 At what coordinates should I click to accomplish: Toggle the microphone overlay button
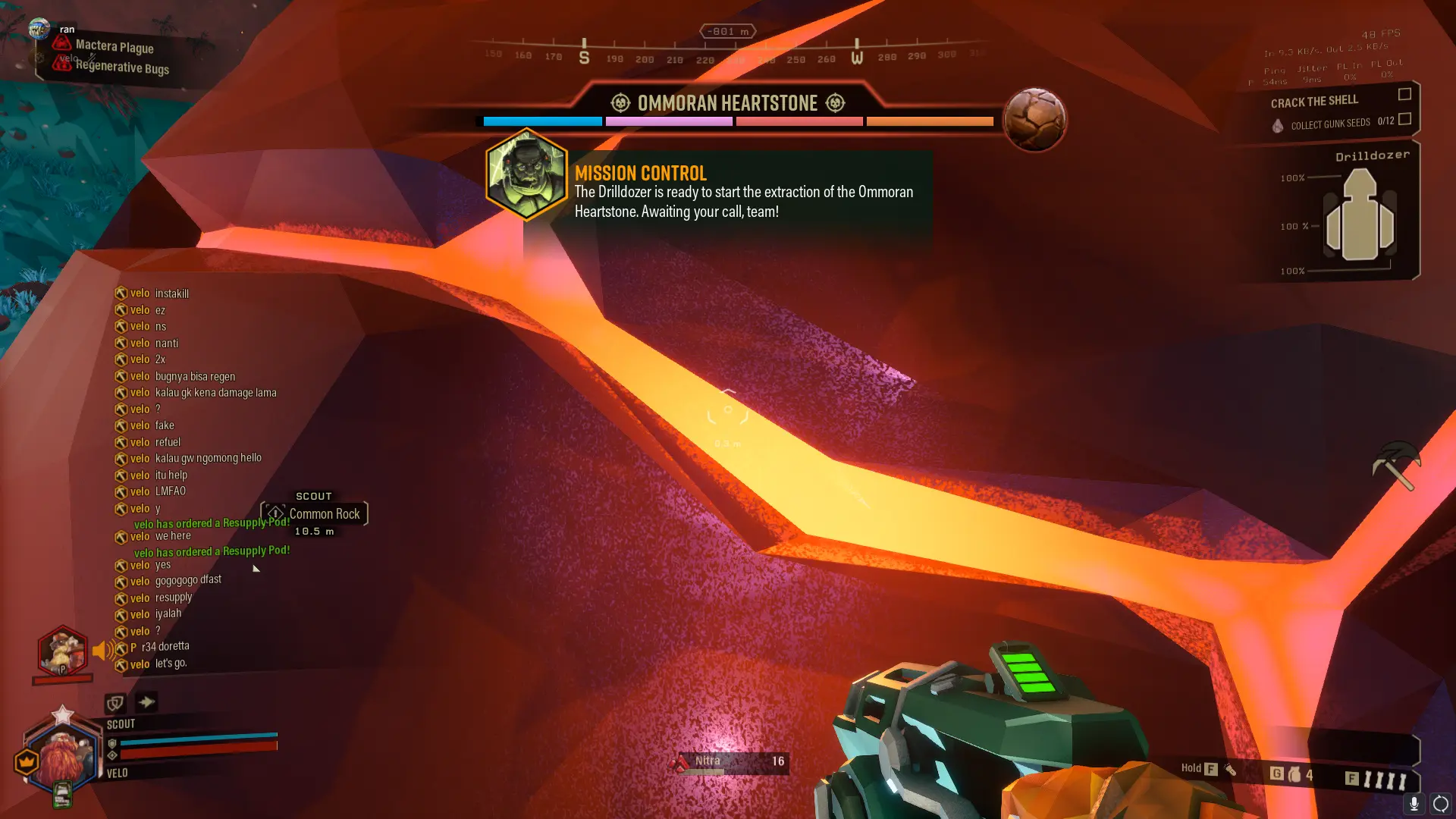(x=1414, y=804)
